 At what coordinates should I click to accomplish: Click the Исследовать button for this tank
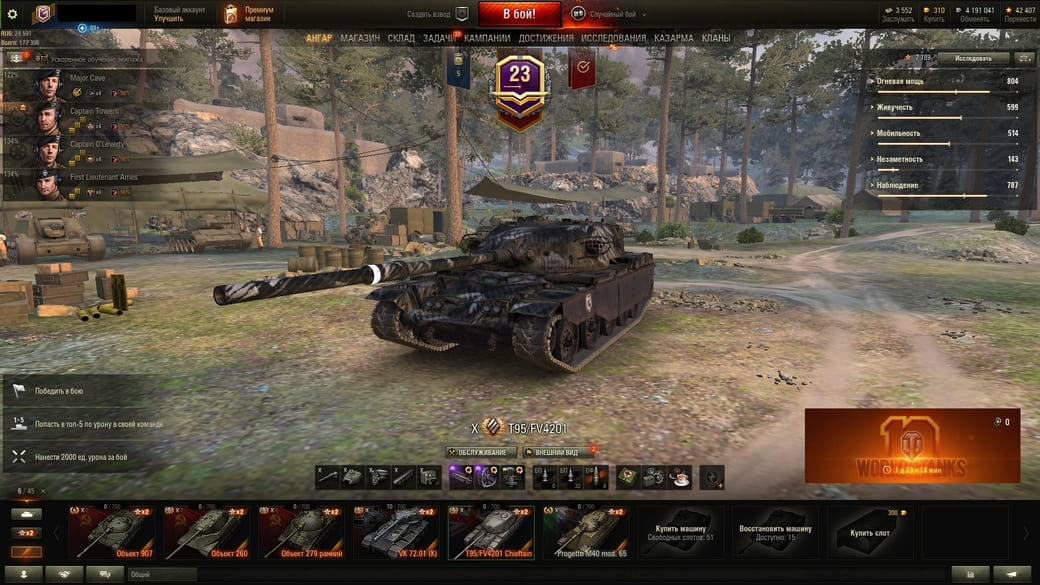pyautogui.click(x=973, y=58)
